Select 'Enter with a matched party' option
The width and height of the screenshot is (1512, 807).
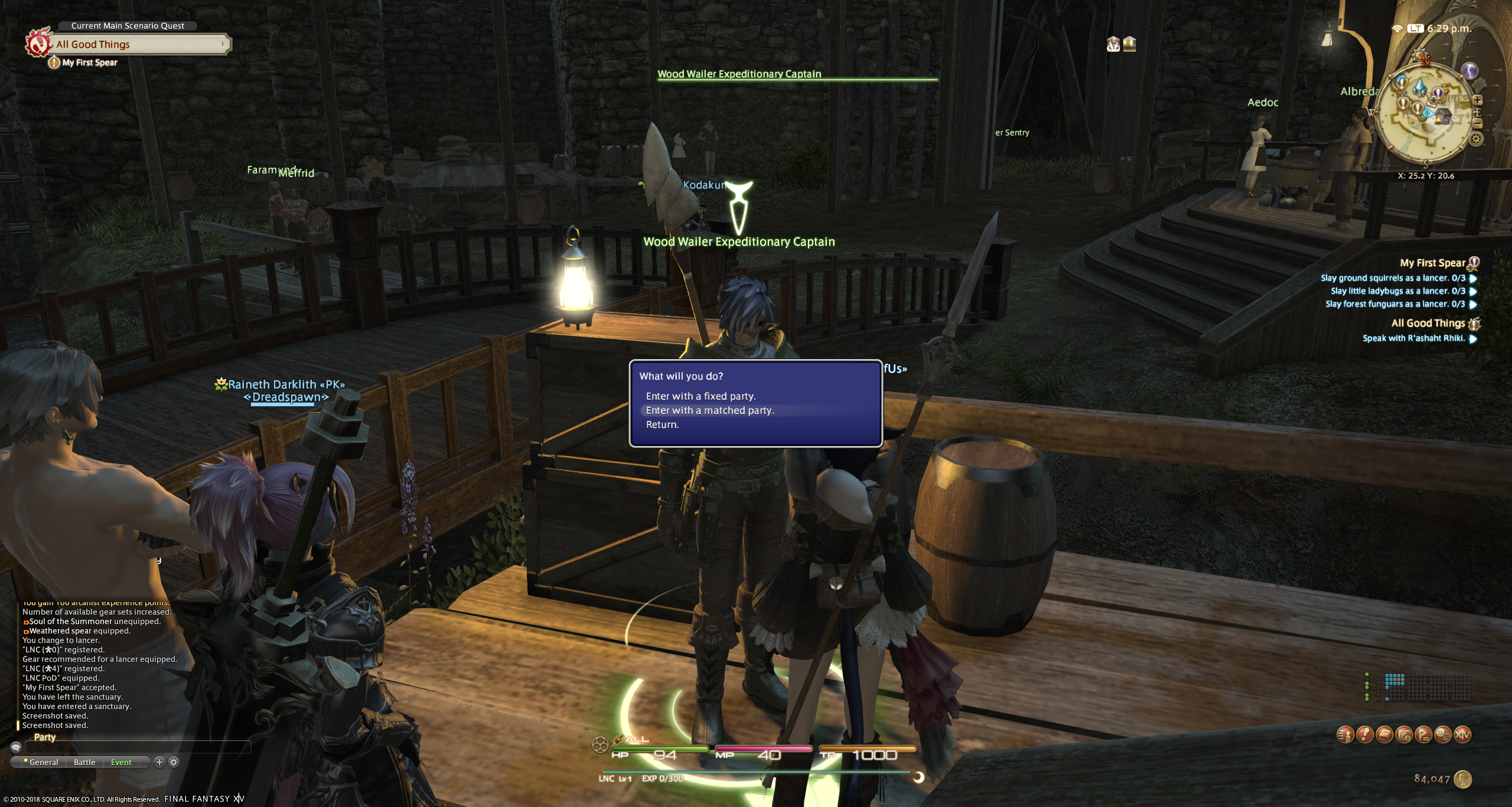click(709, 410)
